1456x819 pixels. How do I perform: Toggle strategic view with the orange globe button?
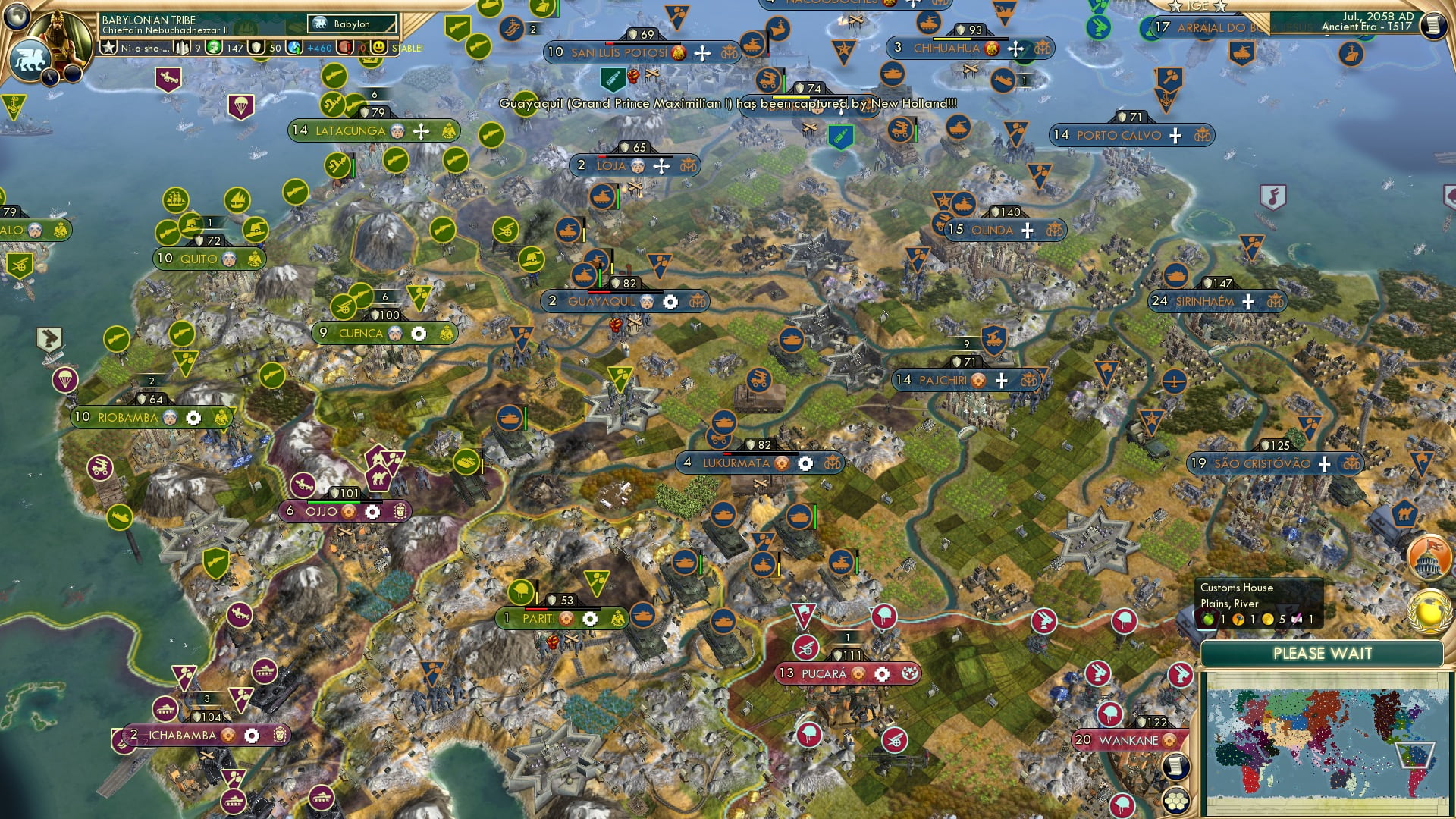tap(1428, 556)
